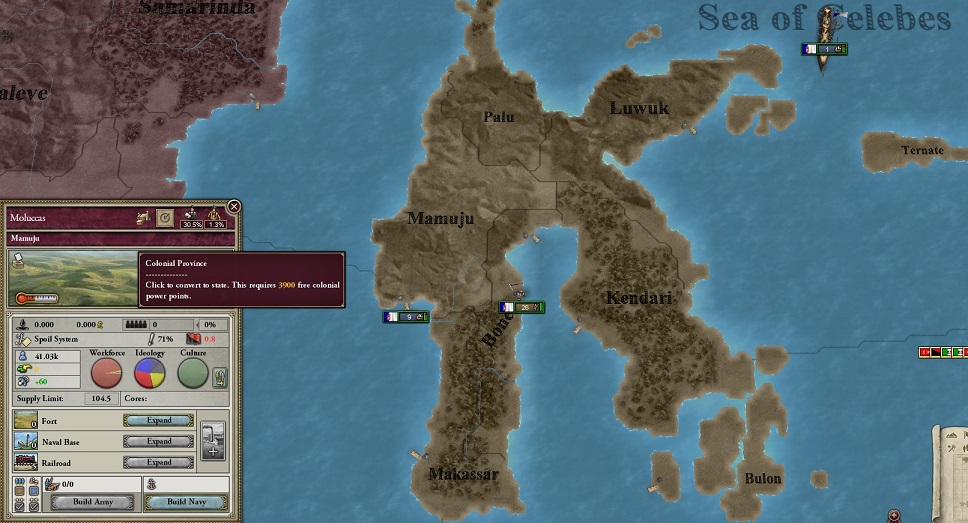This screenshot has height=523, width=968.
Task: Select the fleet counter in Sea of Celebes
Action: click(825, 49)
